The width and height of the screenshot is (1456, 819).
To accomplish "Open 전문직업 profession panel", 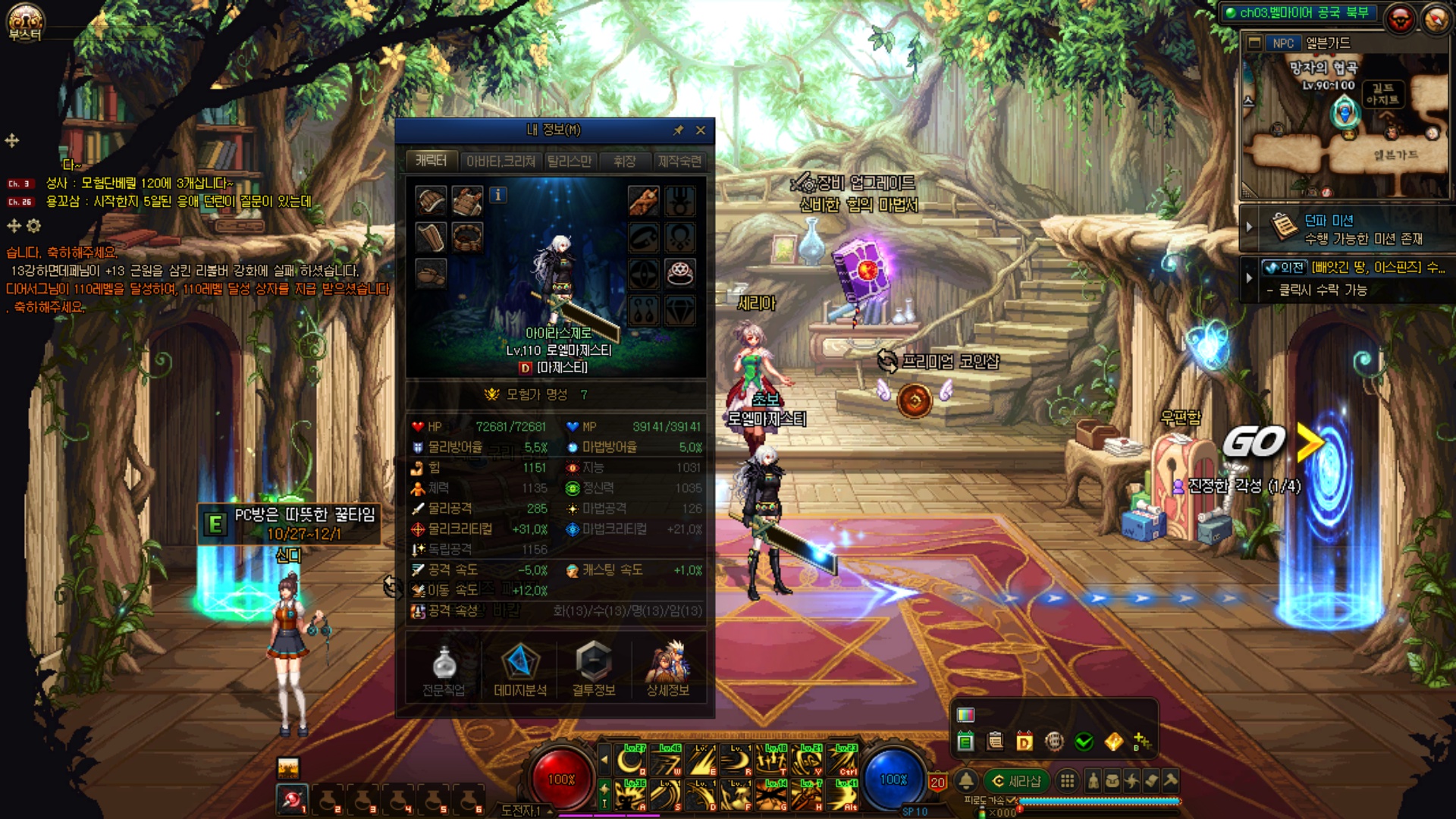I will pyautogui.click(x=444, y=670).
